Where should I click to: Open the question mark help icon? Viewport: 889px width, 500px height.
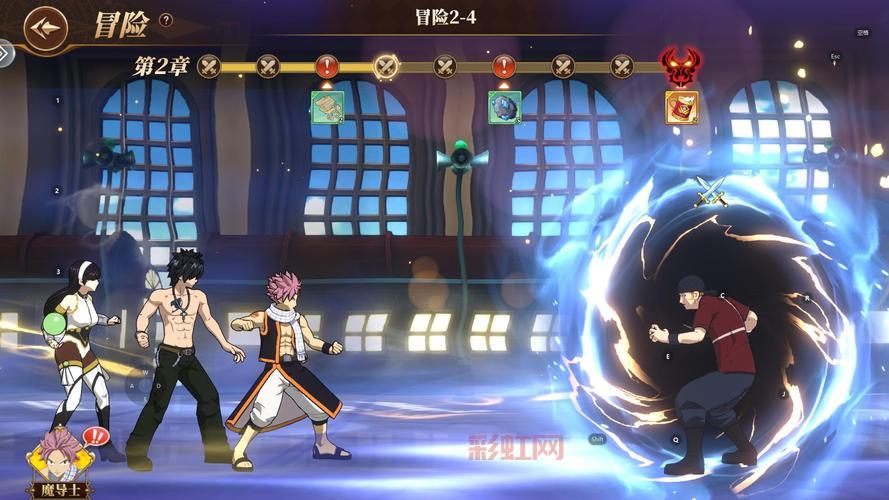click(x=166, y=19)
